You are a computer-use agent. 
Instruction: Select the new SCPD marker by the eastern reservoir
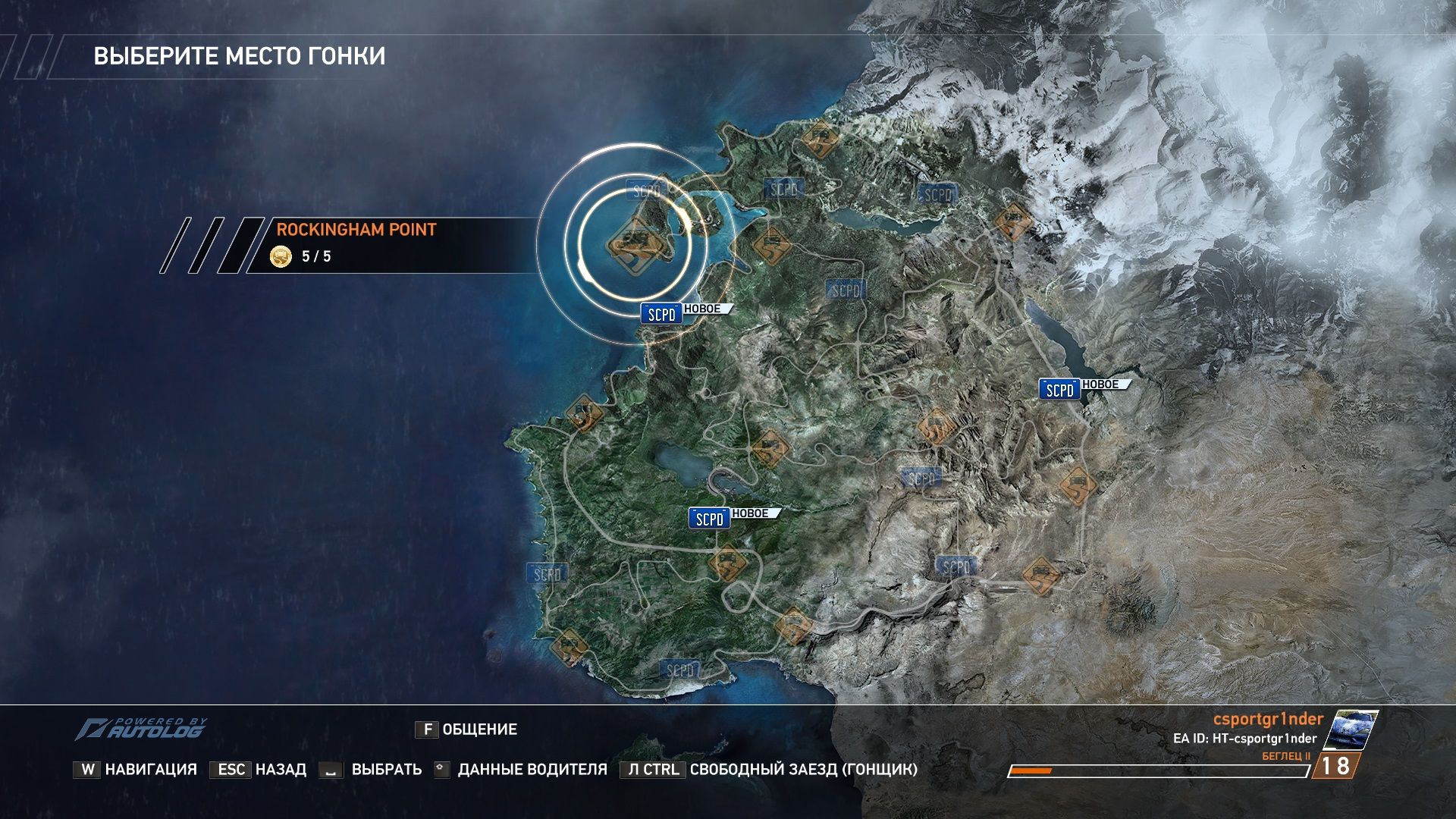point(1059,389)
